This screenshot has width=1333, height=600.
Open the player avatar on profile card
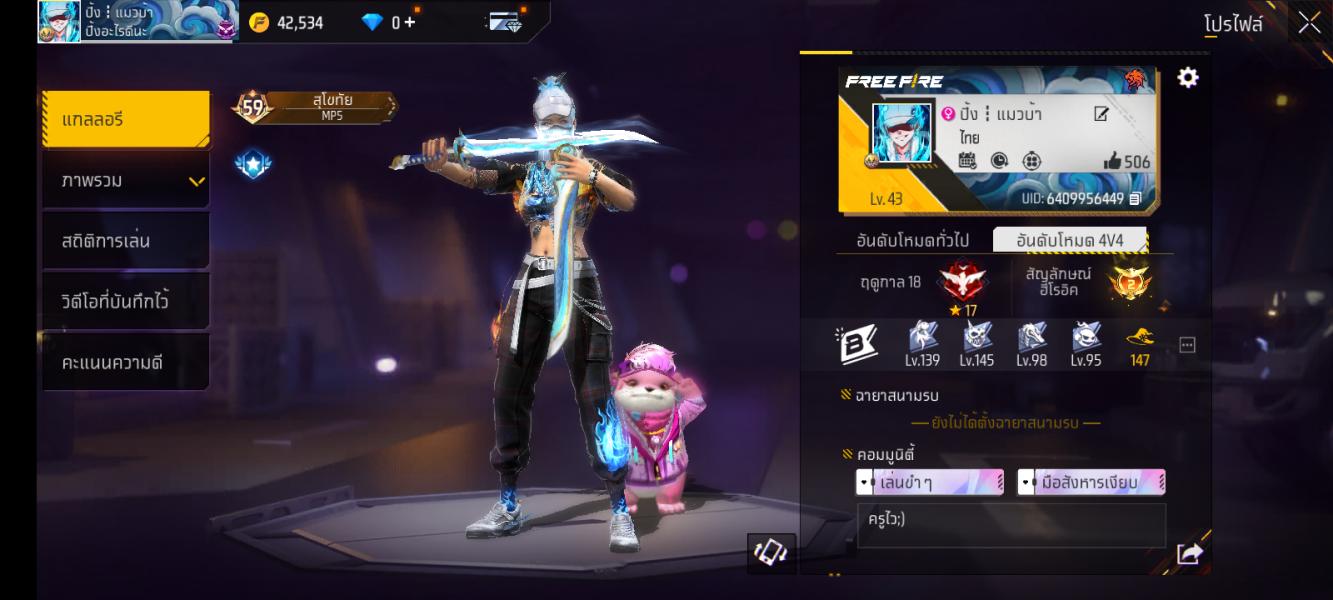[902, 132]
